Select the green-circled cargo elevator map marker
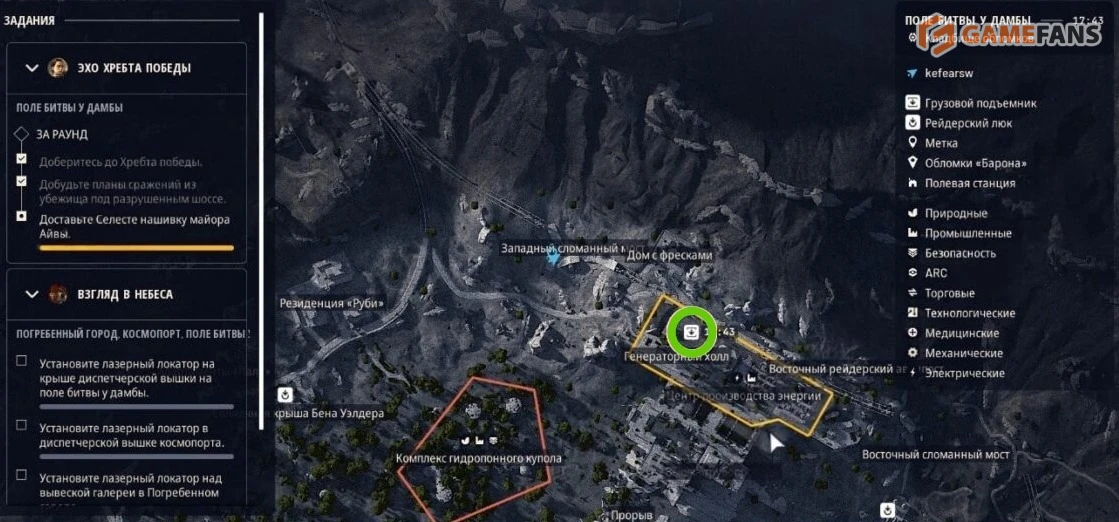Screen dimensions: 1119x522 (690, 331)
